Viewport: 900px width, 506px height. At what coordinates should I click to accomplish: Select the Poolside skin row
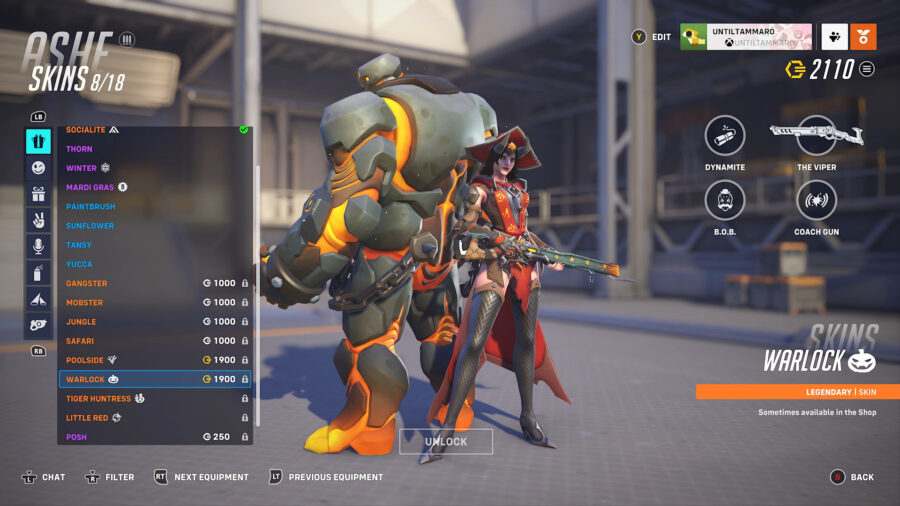(150, 360)
